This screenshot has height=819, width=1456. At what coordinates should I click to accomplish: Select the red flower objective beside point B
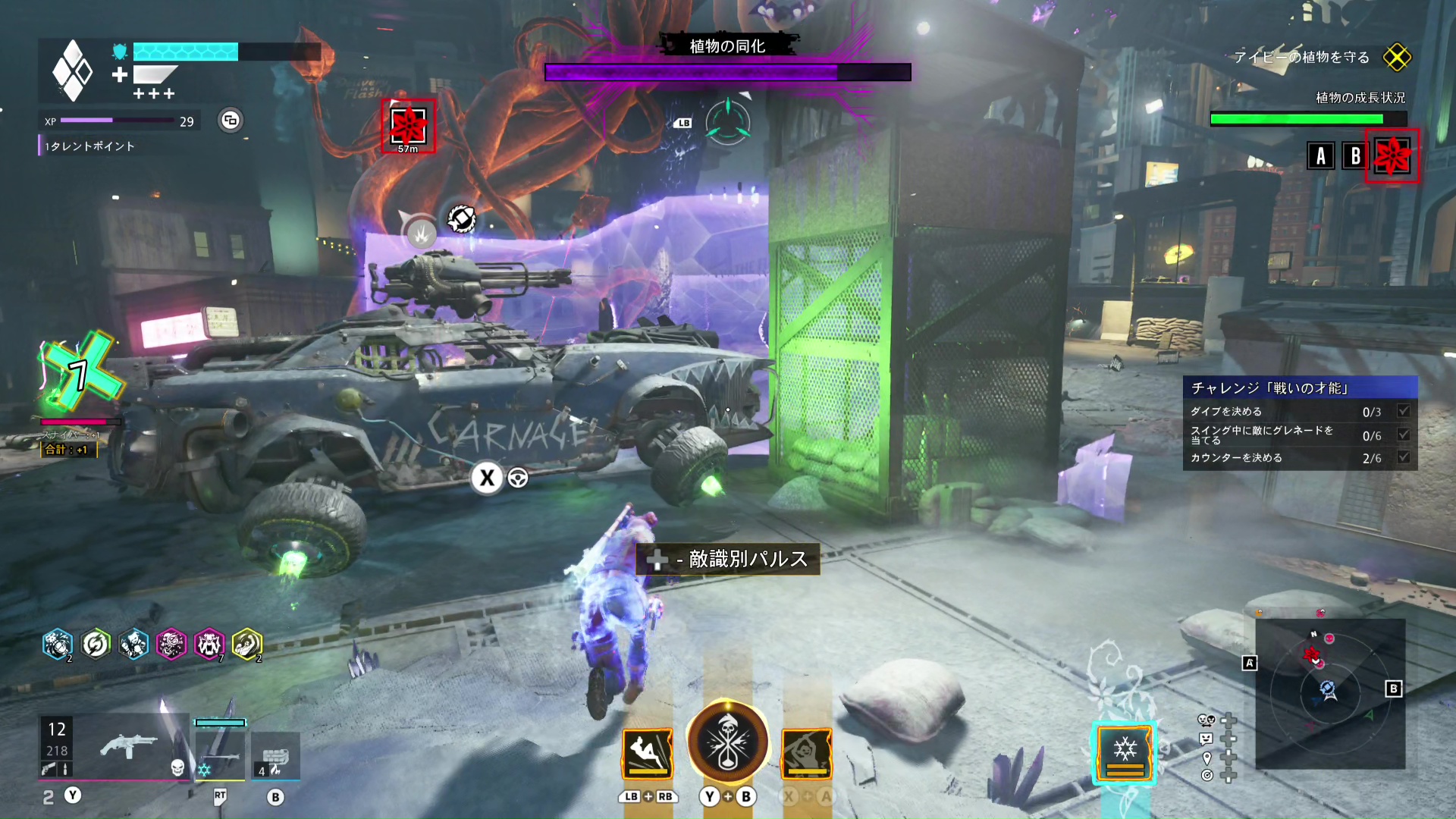coord(1392,156)
